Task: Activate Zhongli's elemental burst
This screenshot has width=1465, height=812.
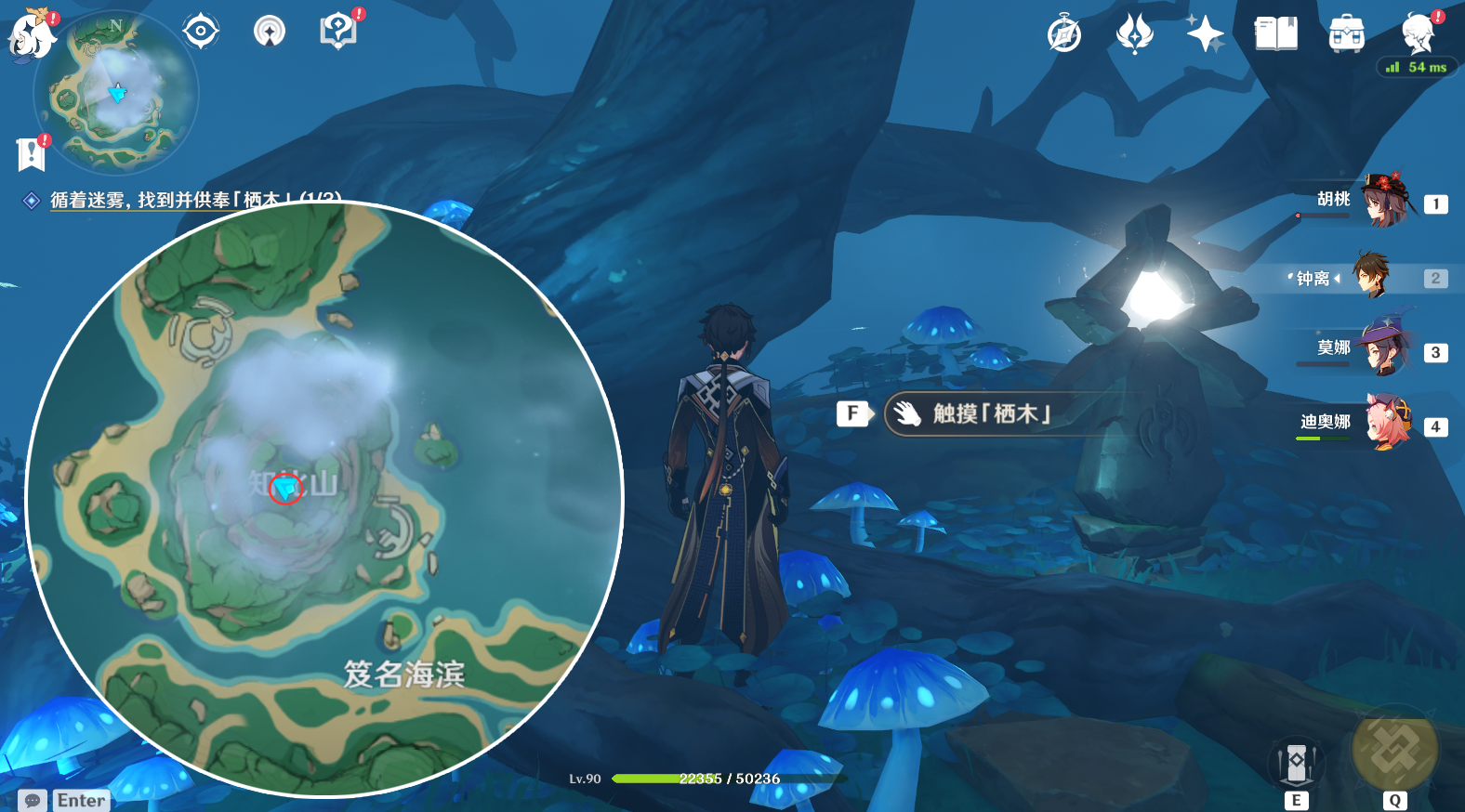Action: click(1394, 751)
